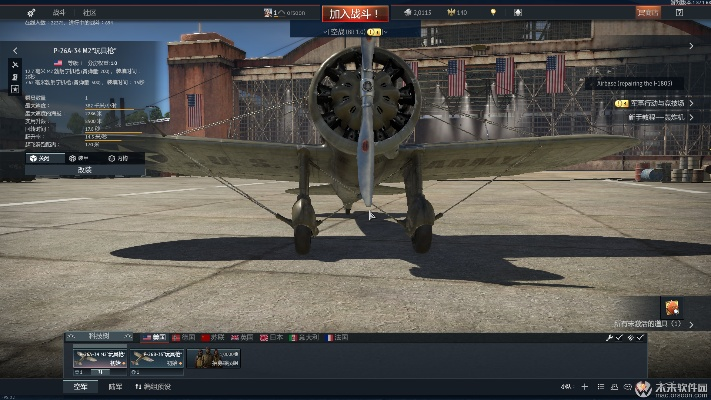Click the 改装 modifications button
This screenshot has width=711, height=400.
(84, 170)
